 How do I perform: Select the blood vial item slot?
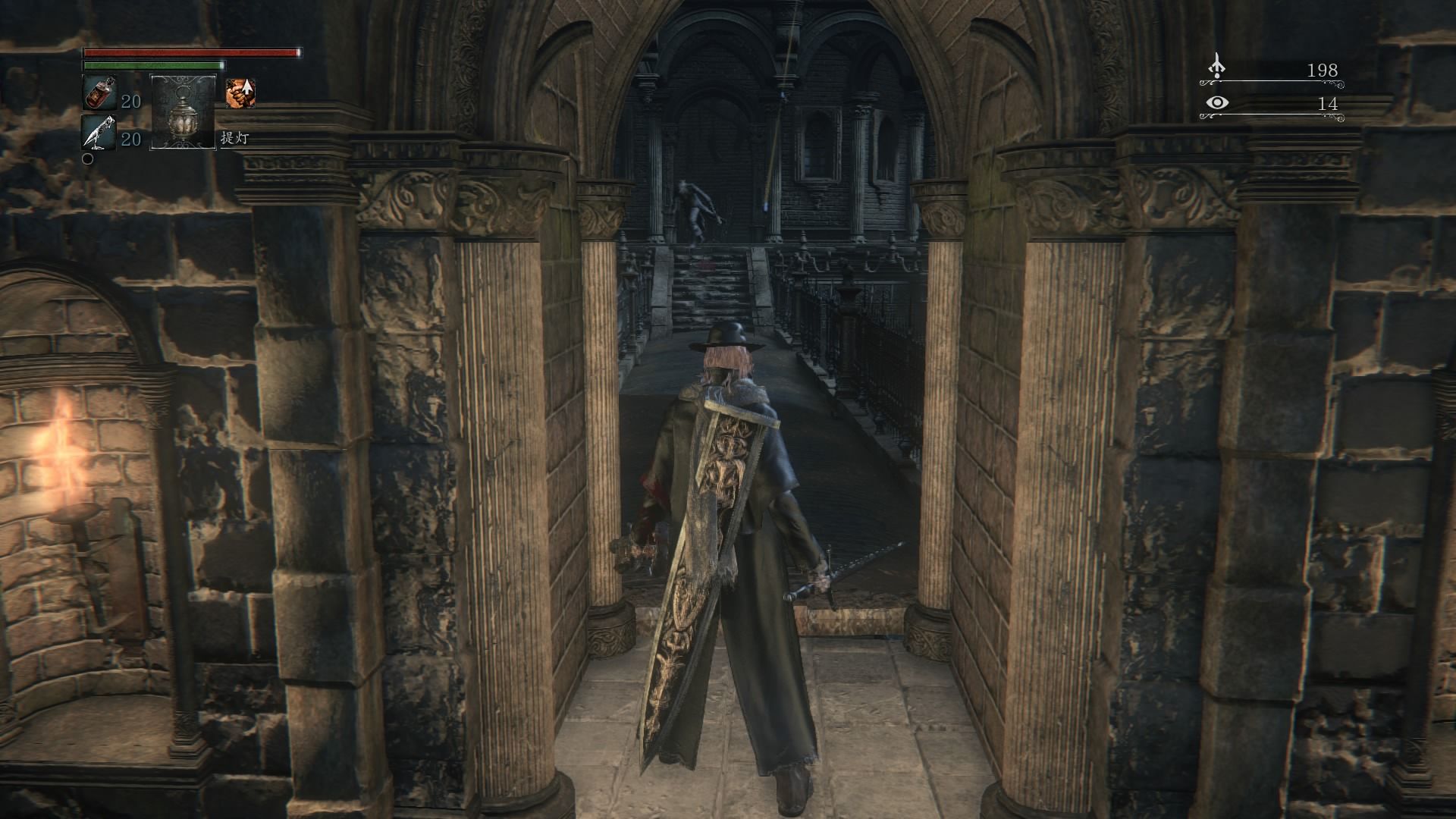click(99, 93)
